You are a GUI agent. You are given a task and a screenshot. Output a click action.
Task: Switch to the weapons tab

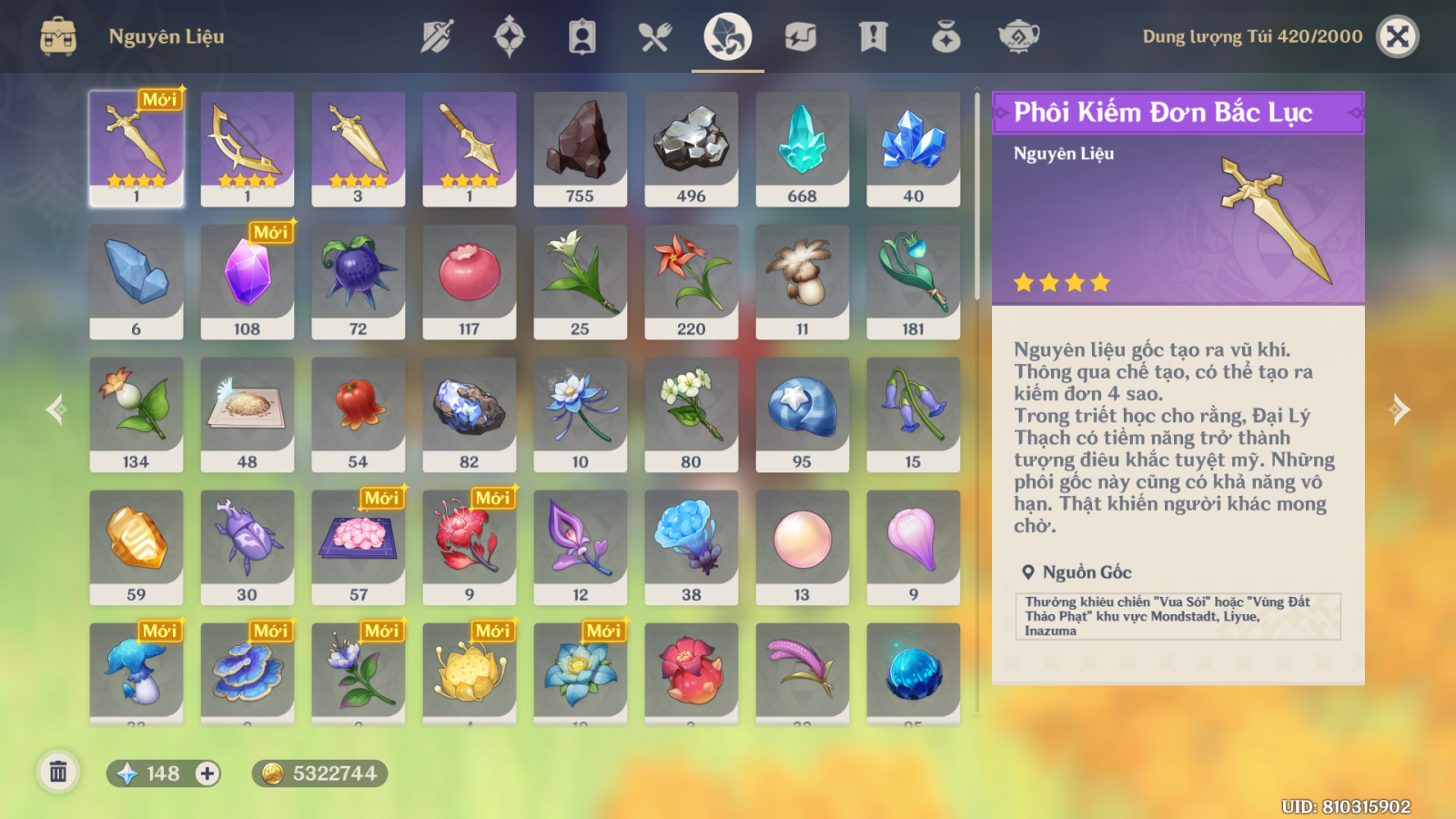pyautogui.click(x=437, y=36)
